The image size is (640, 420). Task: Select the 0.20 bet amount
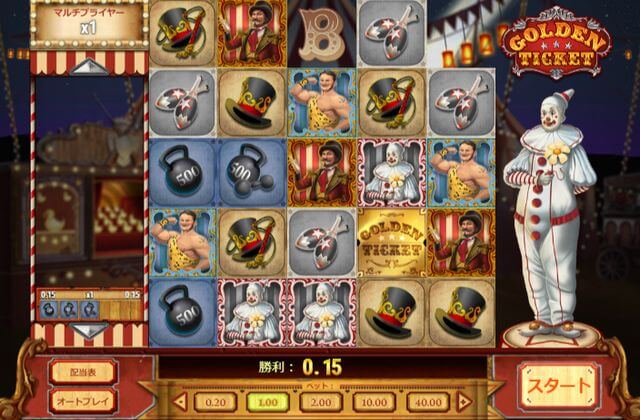[x=215, y=401]
